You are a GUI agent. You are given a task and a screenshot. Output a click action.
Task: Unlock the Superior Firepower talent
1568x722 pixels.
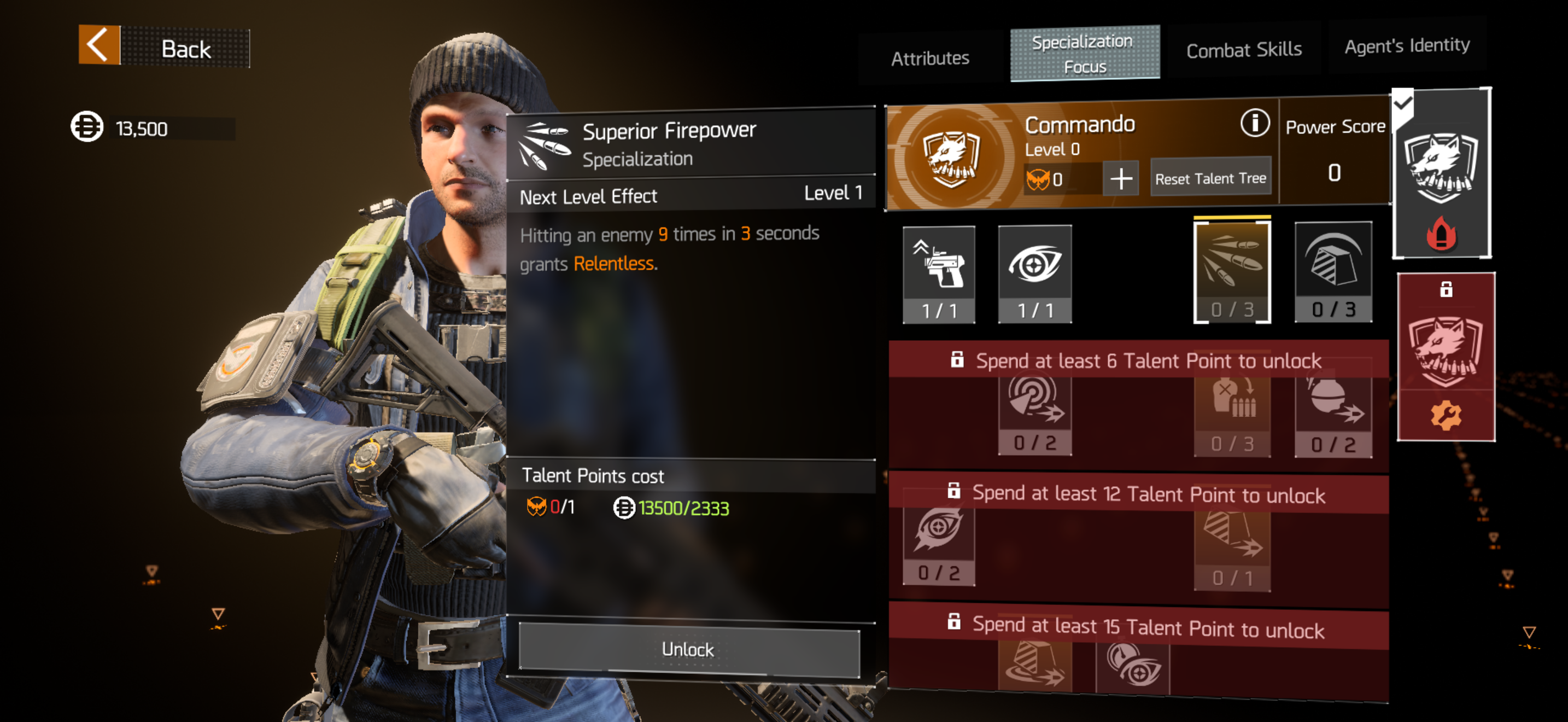coord(688,649)
